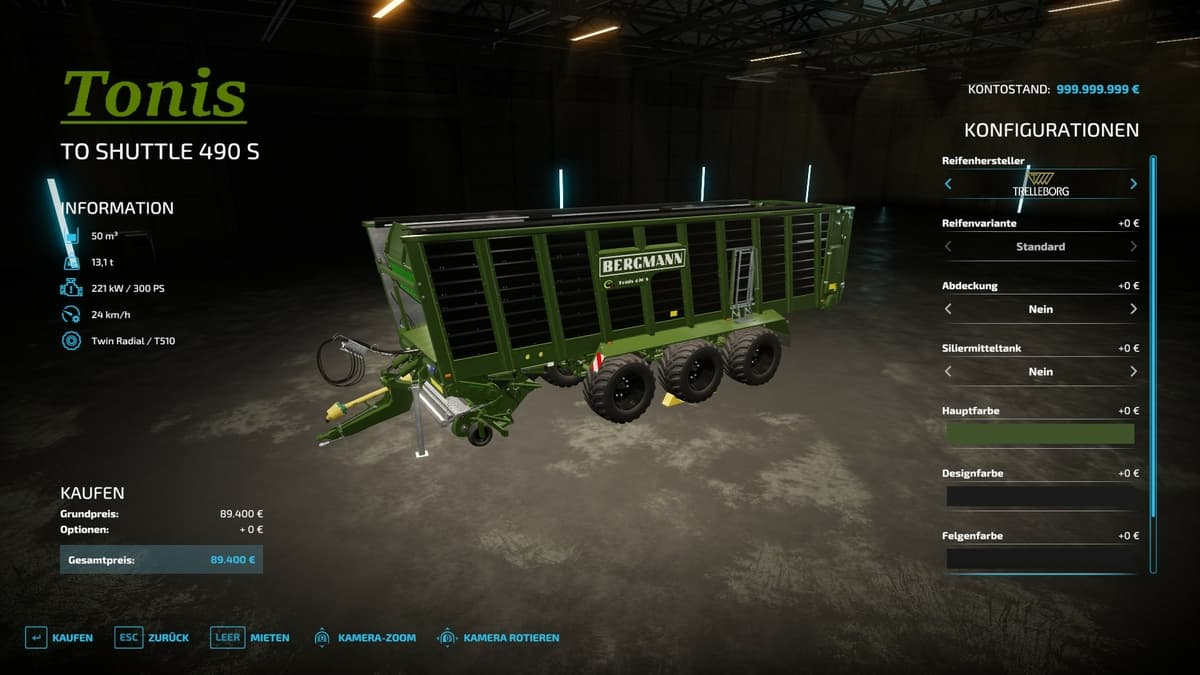Choose the Felgenfarbe rim color swatch
Image resolution: width=1200 pixels, height=675 pixels.
click(1040, 558)
